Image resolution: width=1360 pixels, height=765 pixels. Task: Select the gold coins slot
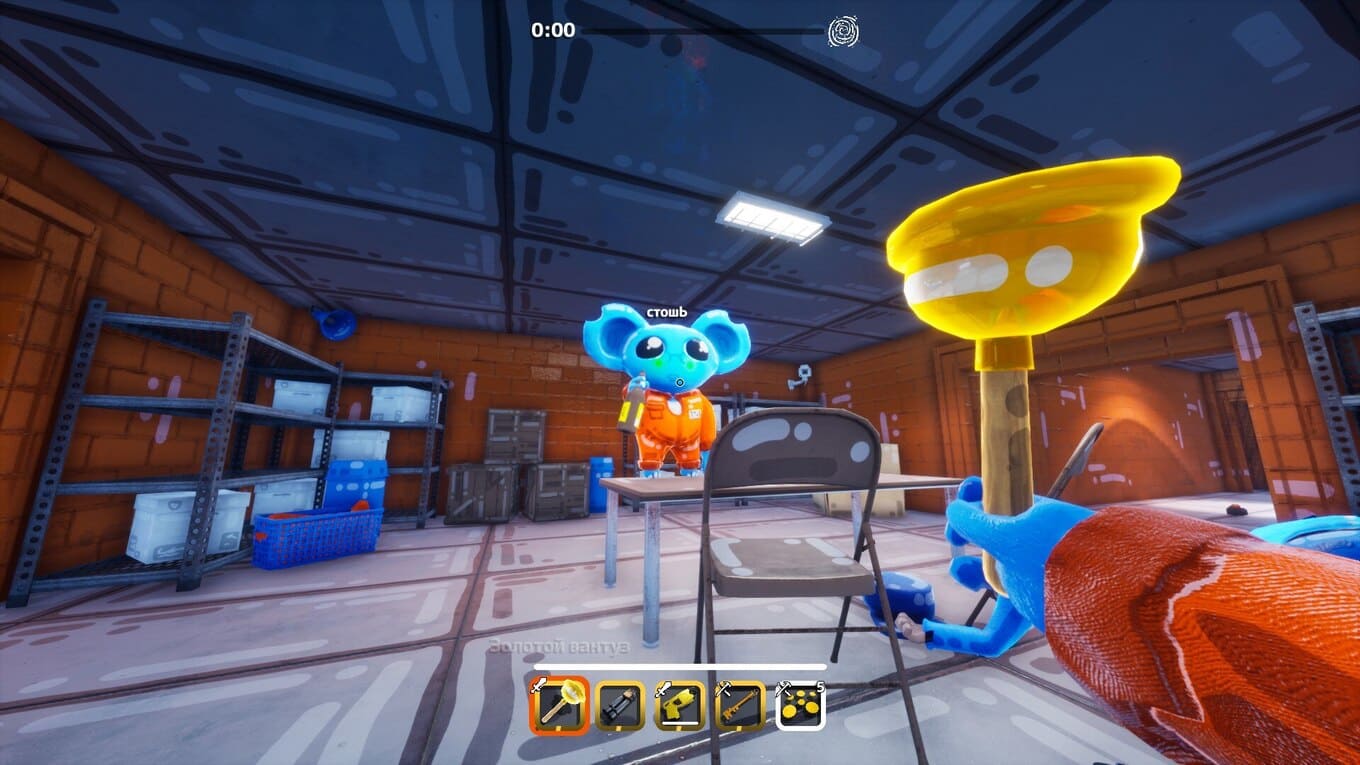click(801, 706)
